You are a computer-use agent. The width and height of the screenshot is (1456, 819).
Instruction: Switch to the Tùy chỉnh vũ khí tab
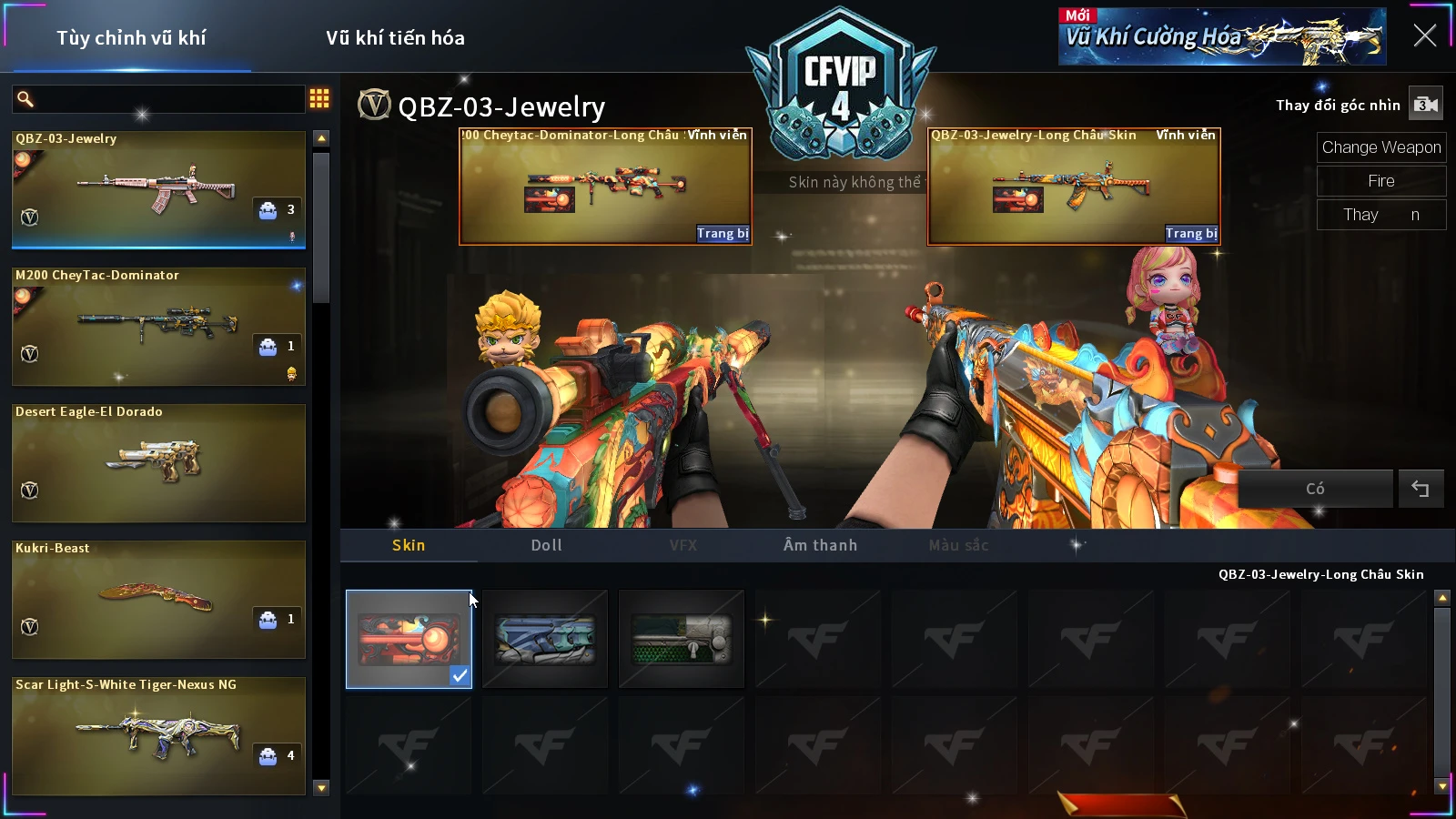(131, 38)
